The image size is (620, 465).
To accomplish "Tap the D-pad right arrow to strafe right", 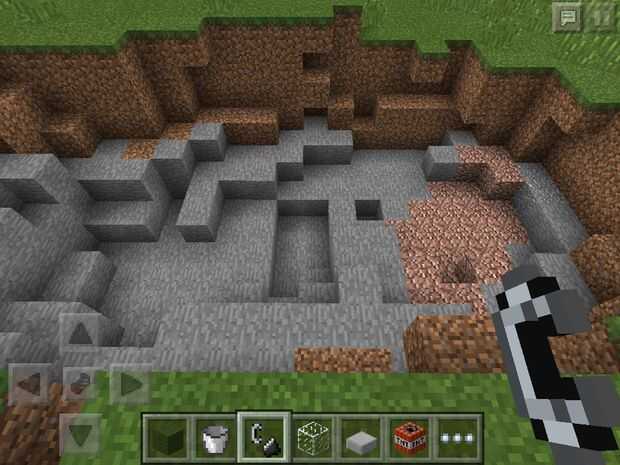I will tap(130, 383).
